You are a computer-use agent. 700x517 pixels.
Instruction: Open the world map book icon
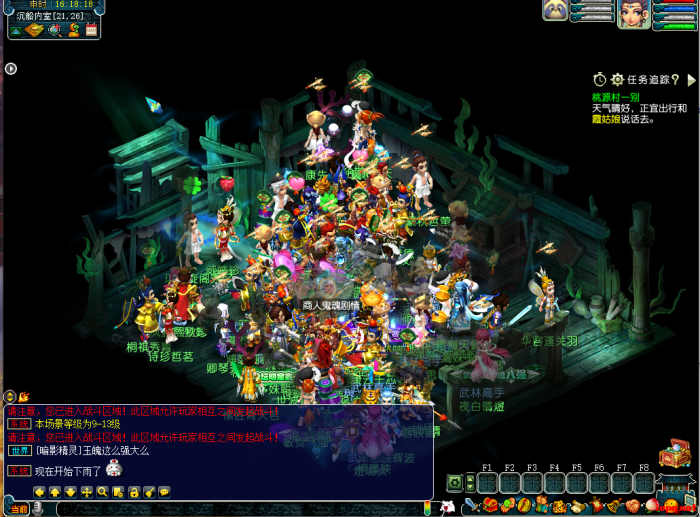(35, 30)
